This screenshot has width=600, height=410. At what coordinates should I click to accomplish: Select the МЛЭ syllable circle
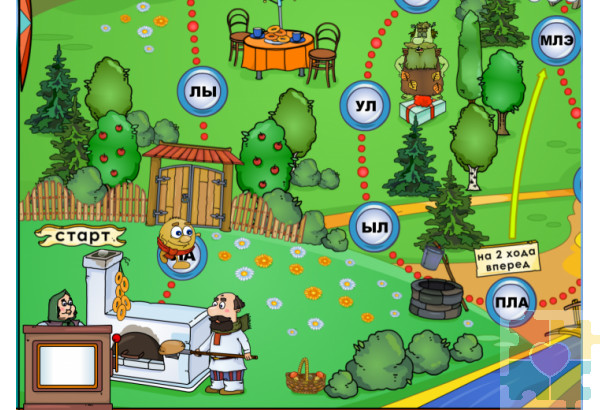tap(556, 42)
